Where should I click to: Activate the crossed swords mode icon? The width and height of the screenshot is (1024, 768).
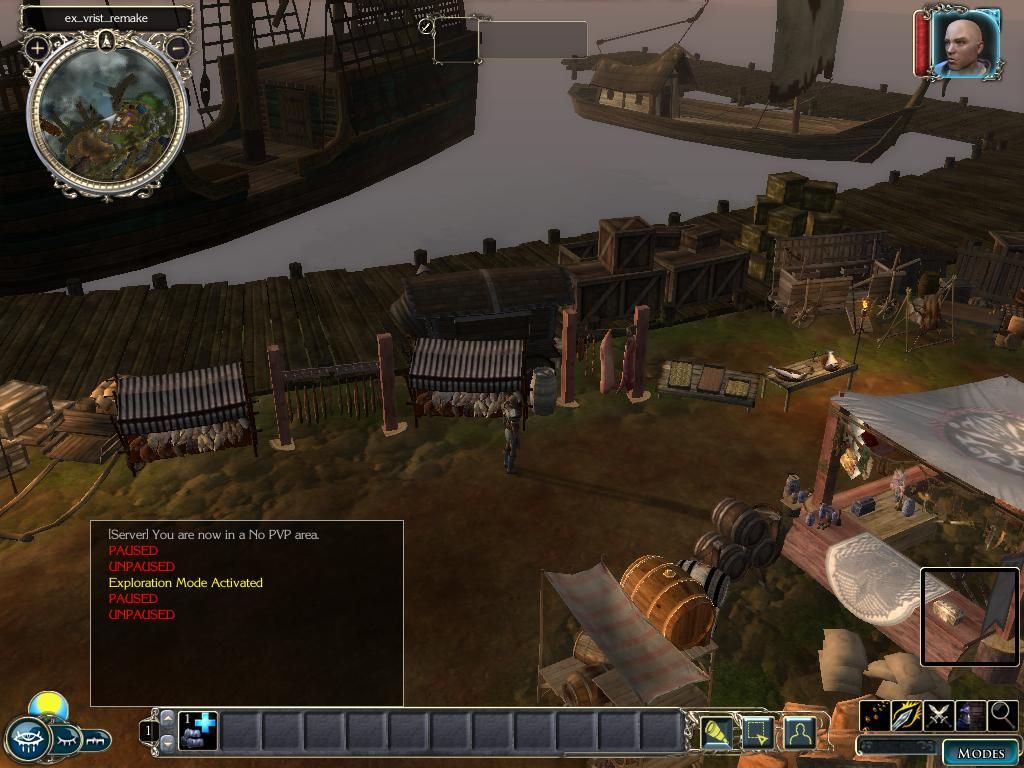point(939,715)
